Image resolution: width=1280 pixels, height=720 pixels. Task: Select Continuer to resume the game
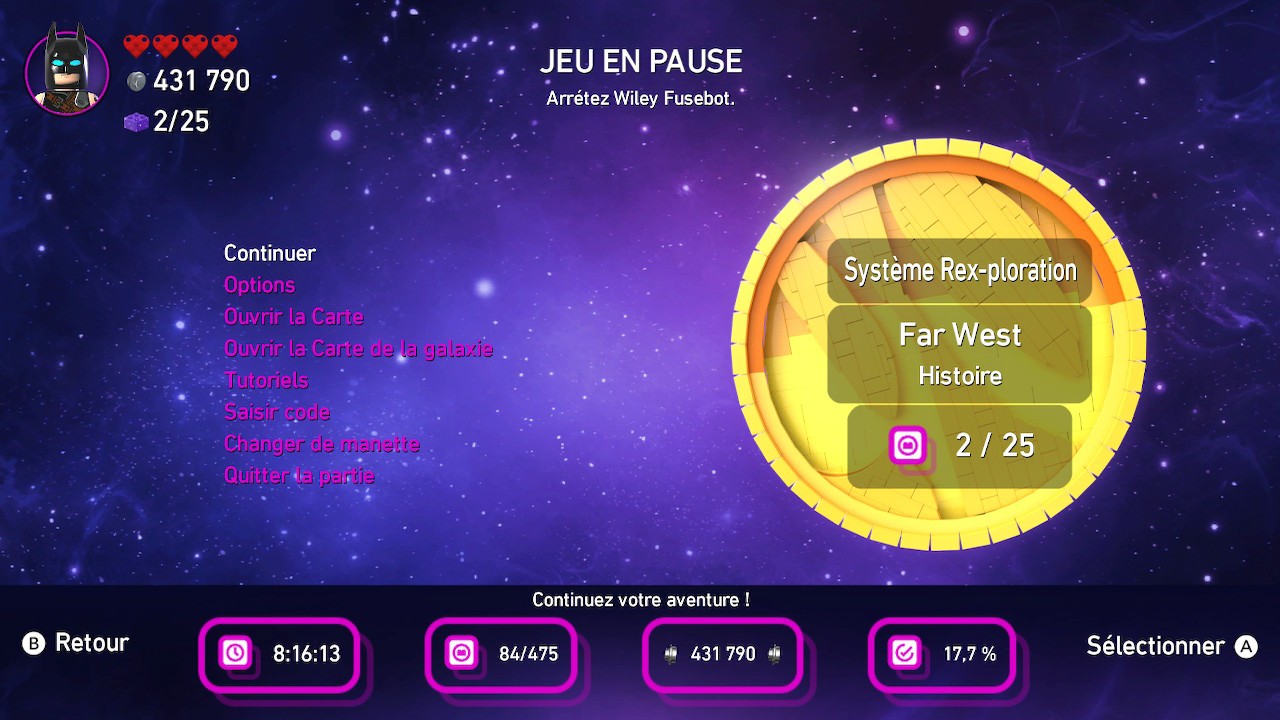click(x=270, y=253)
